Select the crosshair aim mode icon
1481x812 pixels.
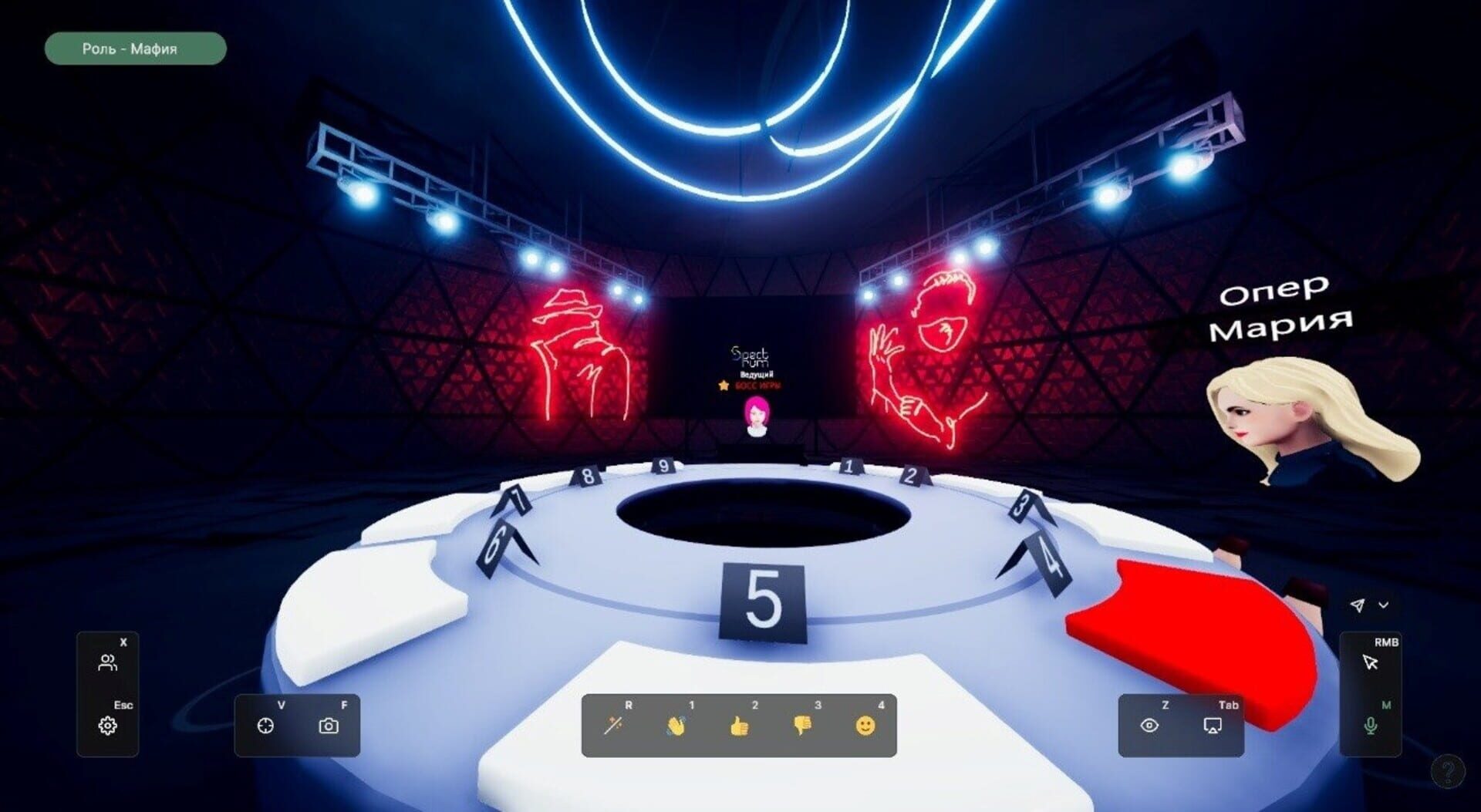pyautogui.click(x=266, y=726)
